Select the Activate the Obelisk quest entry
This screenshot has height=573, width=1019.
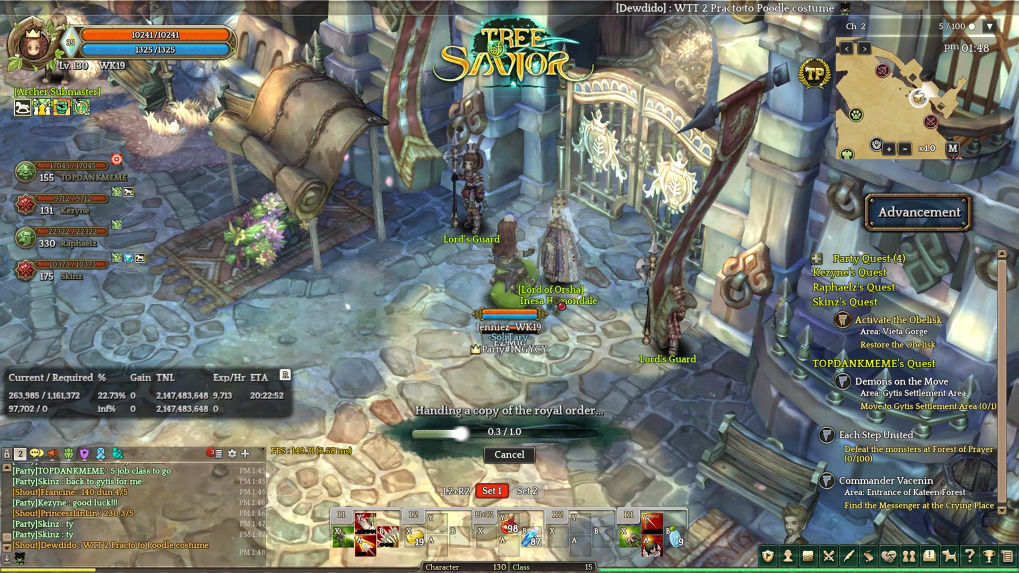click(897, 320)
